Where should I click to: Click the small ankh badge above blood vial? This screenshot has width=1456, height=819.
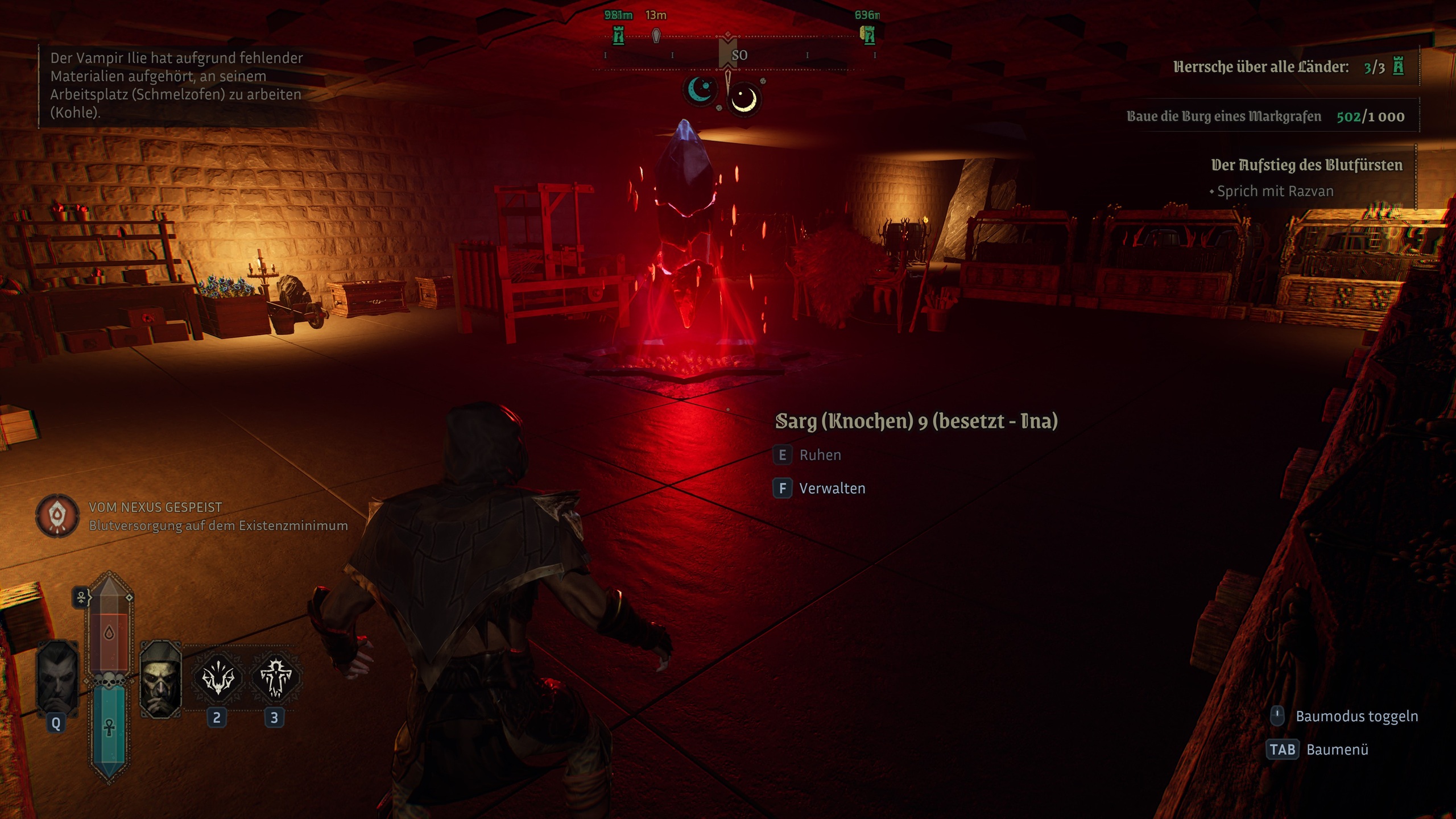[81, 598]
